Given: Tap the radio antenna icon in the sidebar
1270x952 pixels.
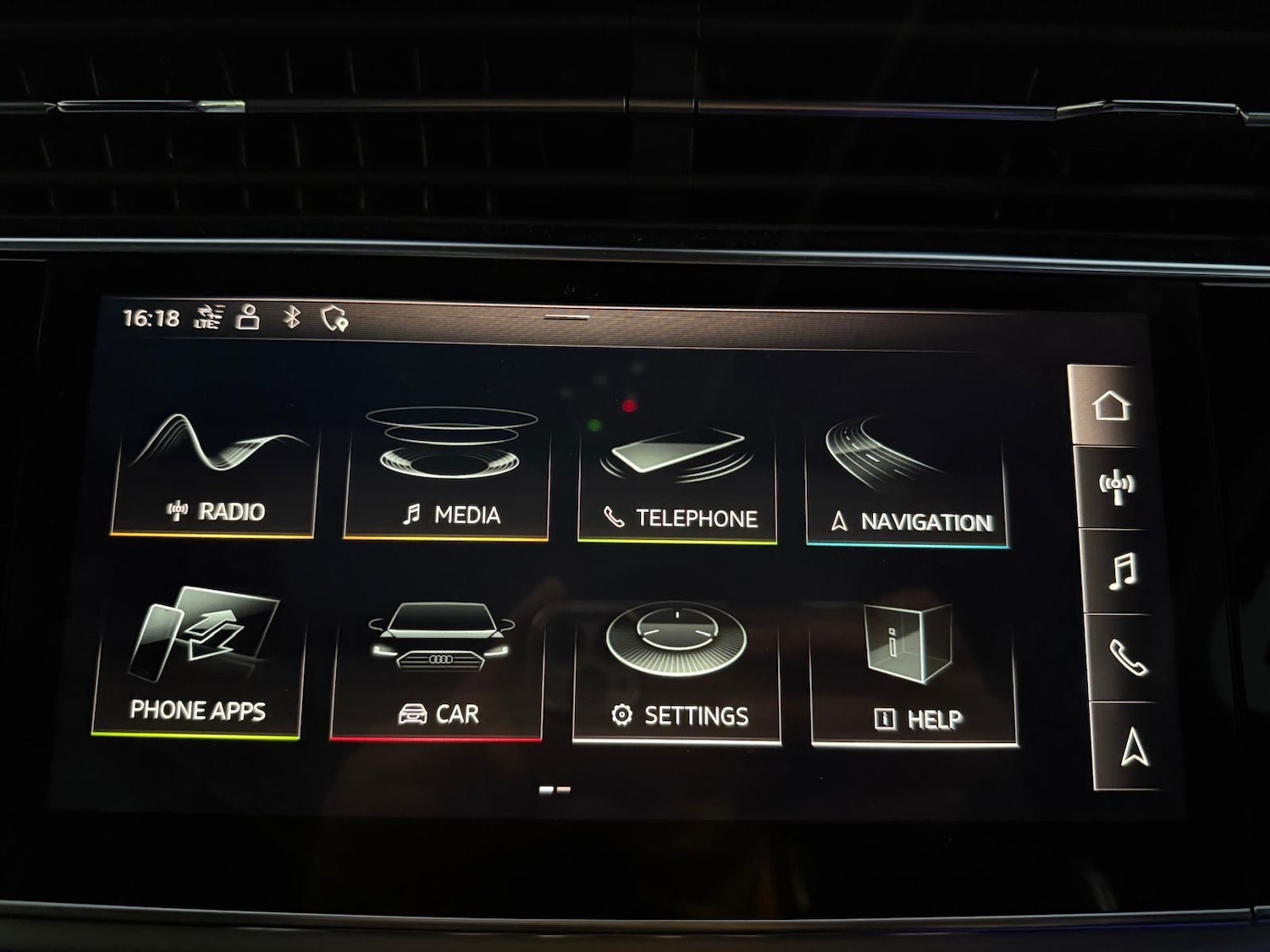Looking at the screenshot, I should tap(1115, 486).
